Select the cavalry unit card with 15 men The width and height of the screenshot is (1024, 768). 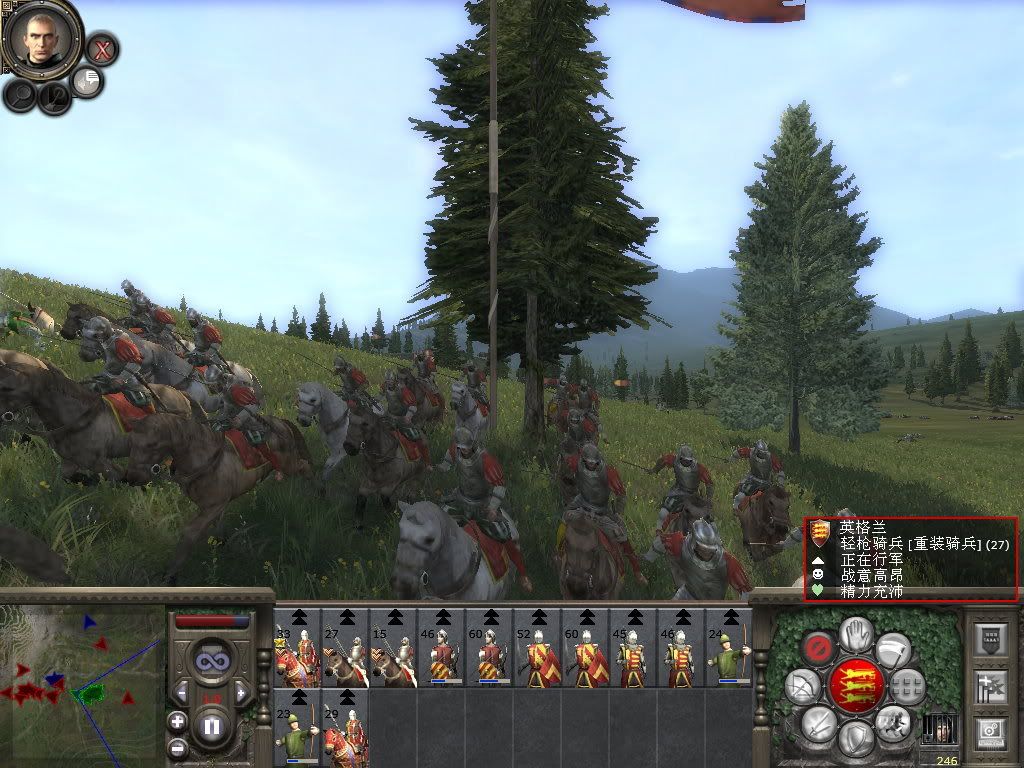(393, 648)
